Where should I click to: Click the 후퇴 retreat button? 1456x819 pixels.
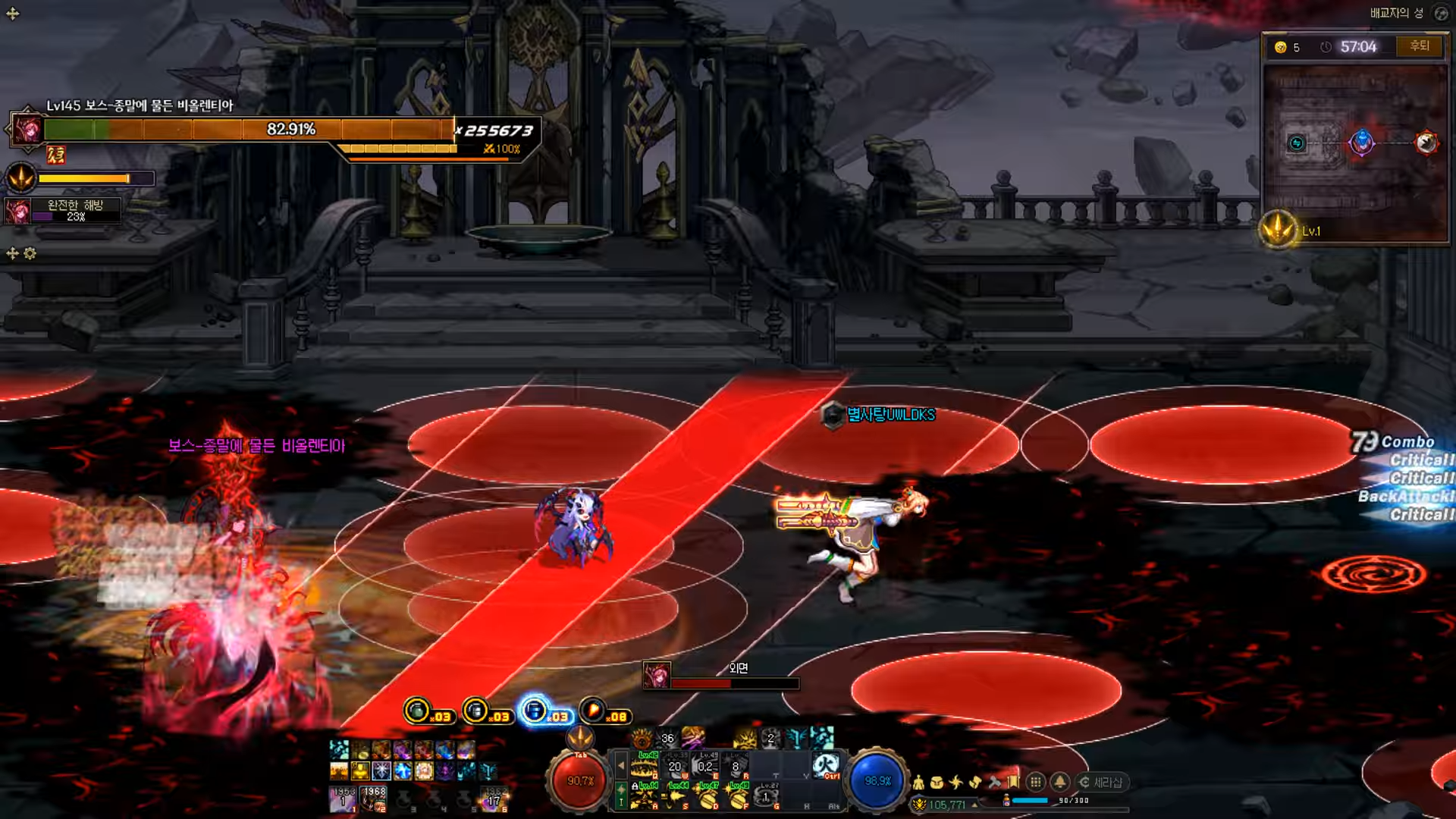pyautogui.click(x=1419, y=46)
